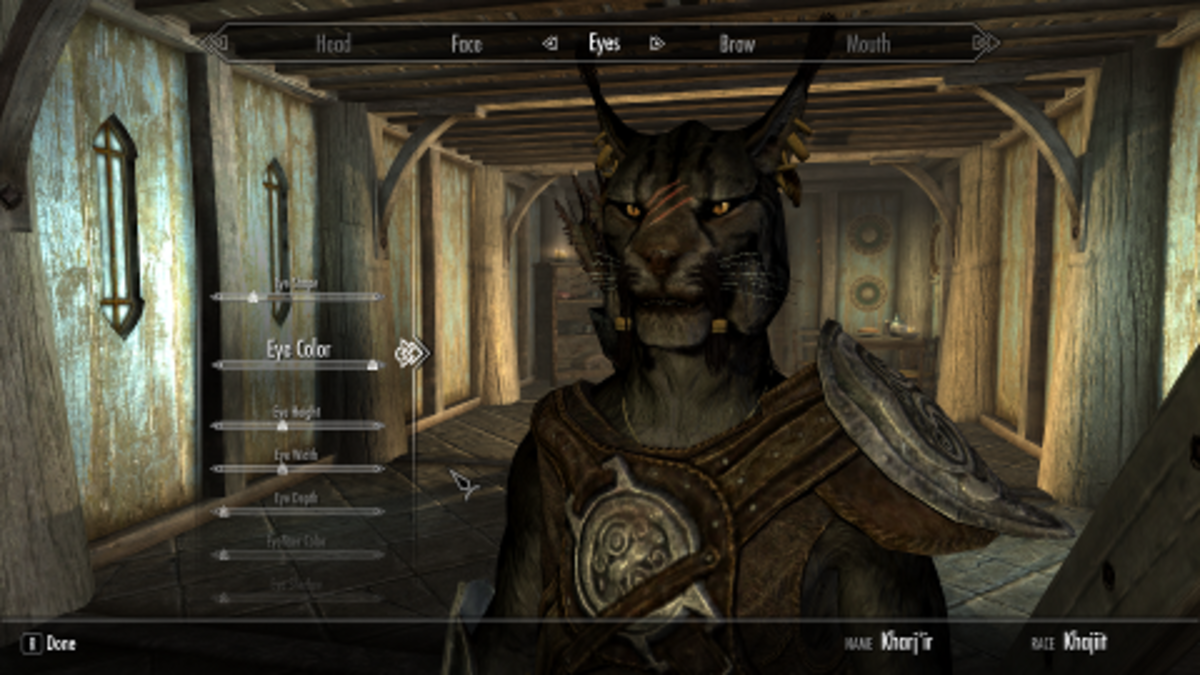Image resolution: width=1200 pixels, height=675 pixels.
Task: Switch to the Head category tab
Action: [x=333, y=44]
